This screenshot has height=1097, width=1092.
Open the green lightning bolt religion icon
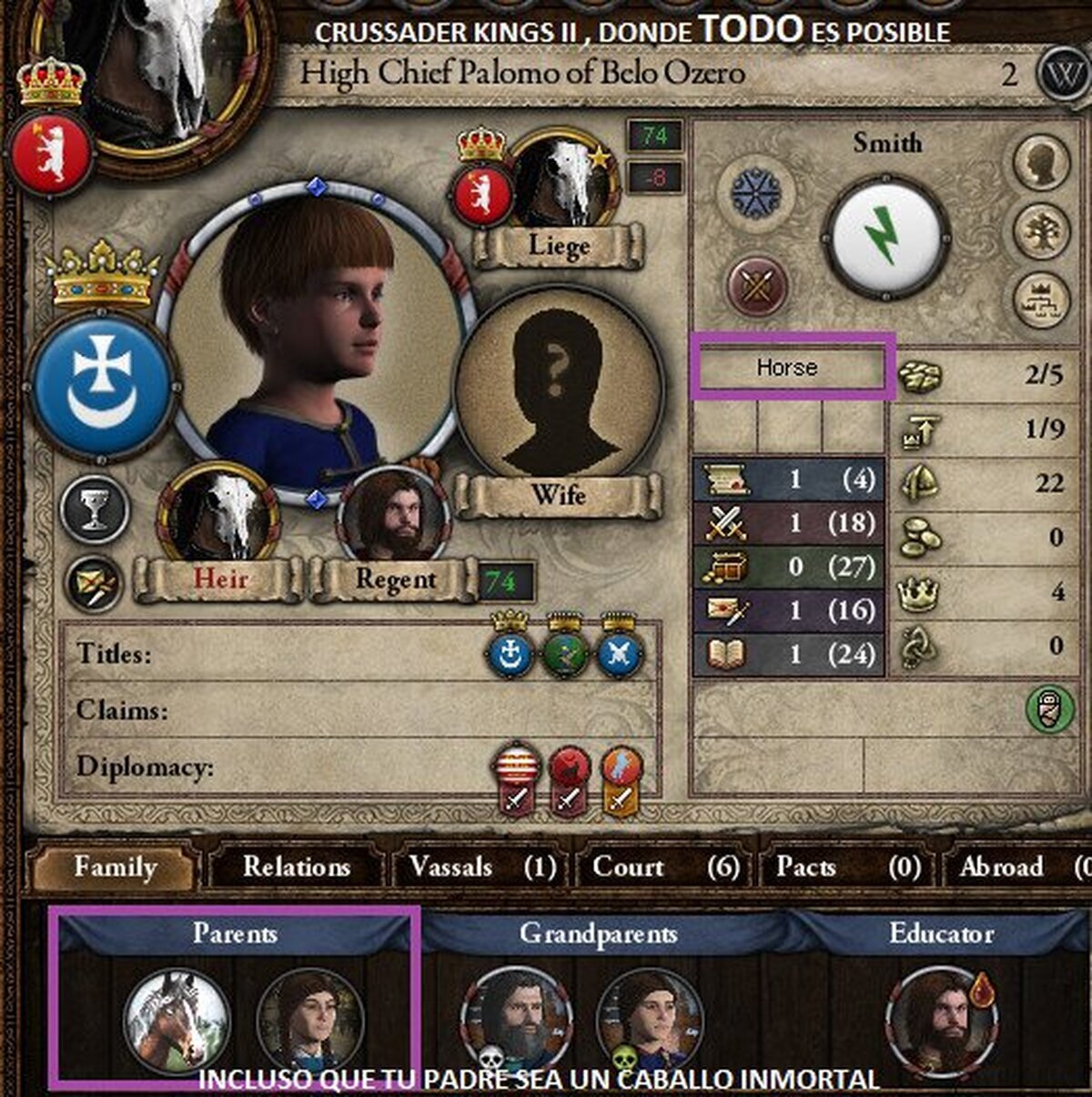[879, 235]
